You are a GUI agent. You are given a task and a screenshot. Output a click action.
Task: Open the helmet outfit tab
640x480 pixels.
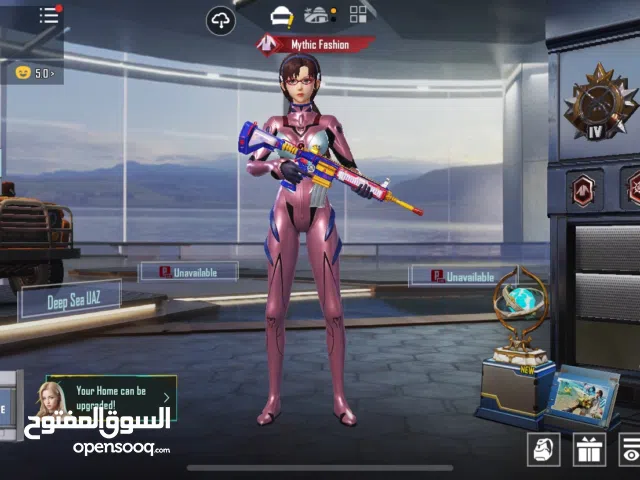pyautogui.click(x=282, y=15)
